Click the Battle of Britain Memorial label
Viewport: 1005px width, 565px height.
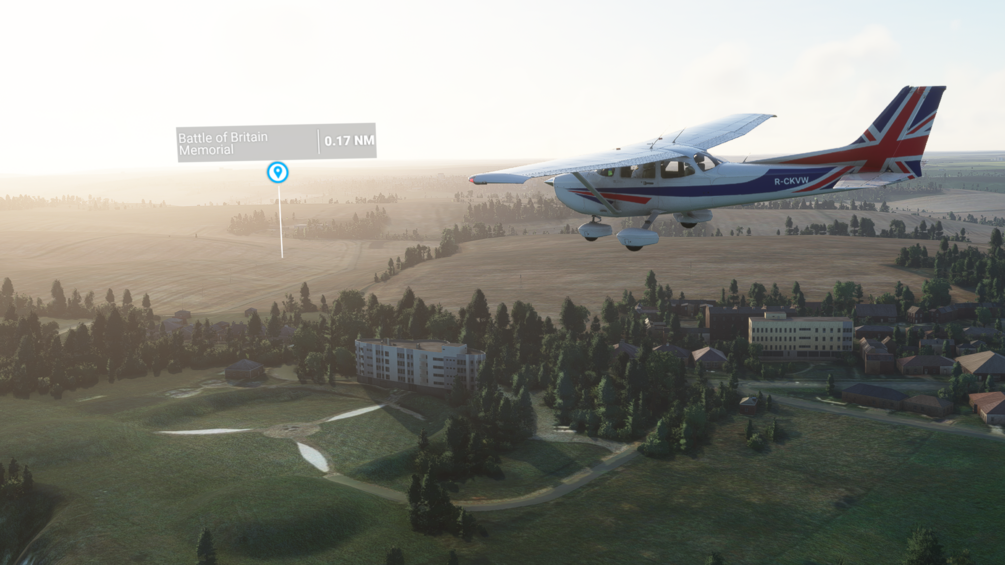tap(247, 143)
